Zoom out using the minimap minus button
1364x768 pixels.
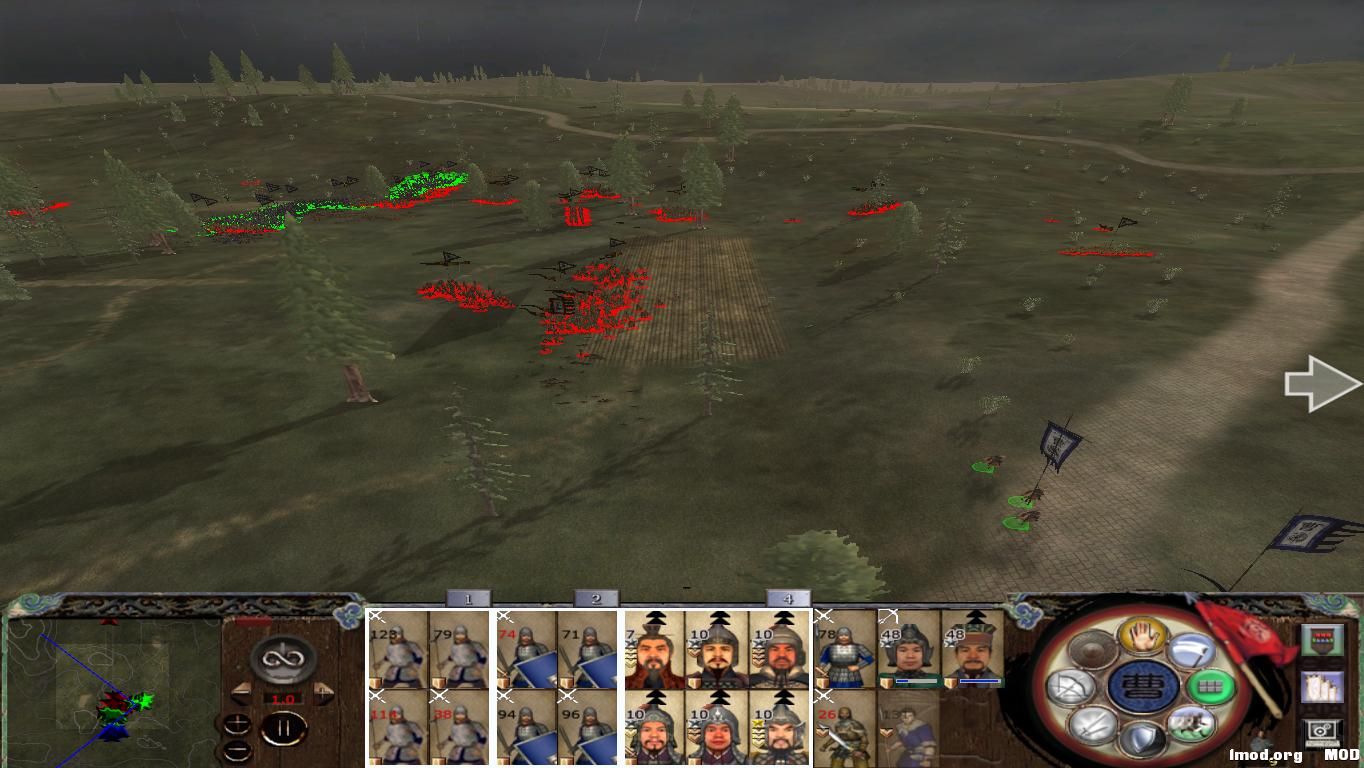[238, 750]
